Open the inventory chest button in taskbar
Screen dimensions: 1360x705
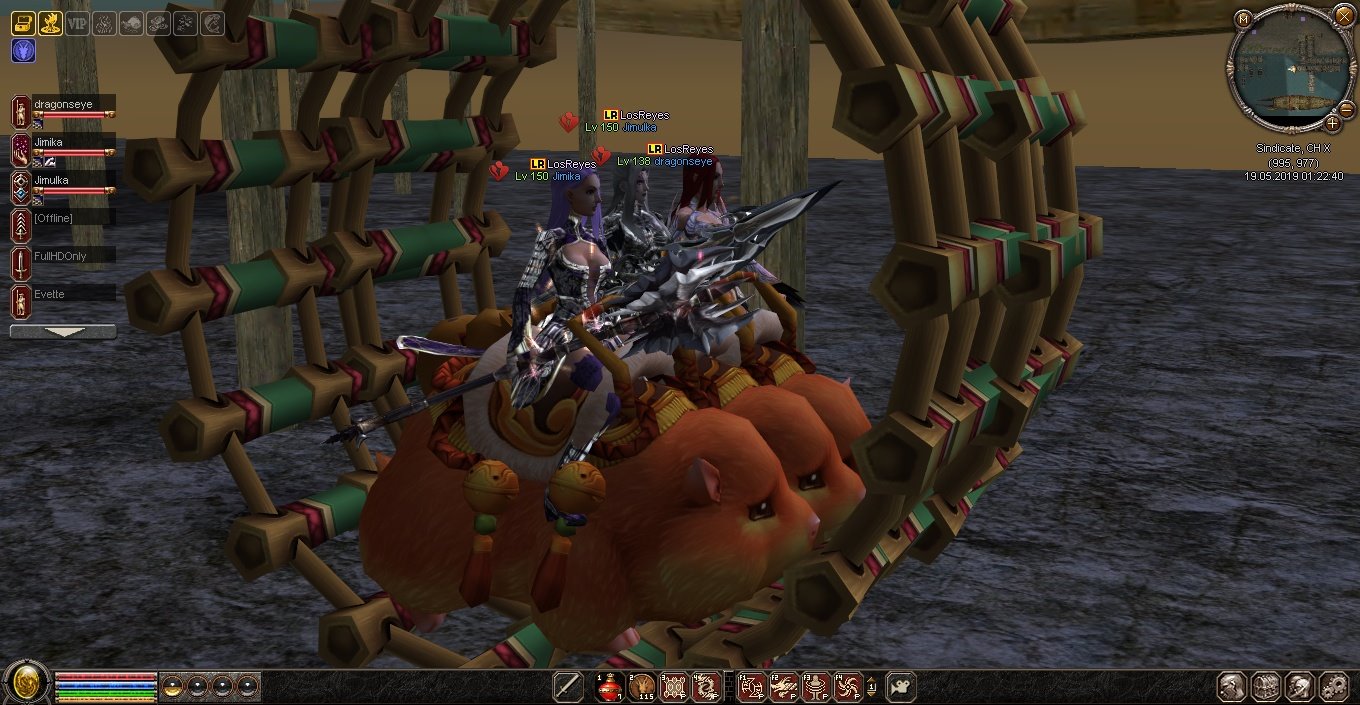(1266, 686)
